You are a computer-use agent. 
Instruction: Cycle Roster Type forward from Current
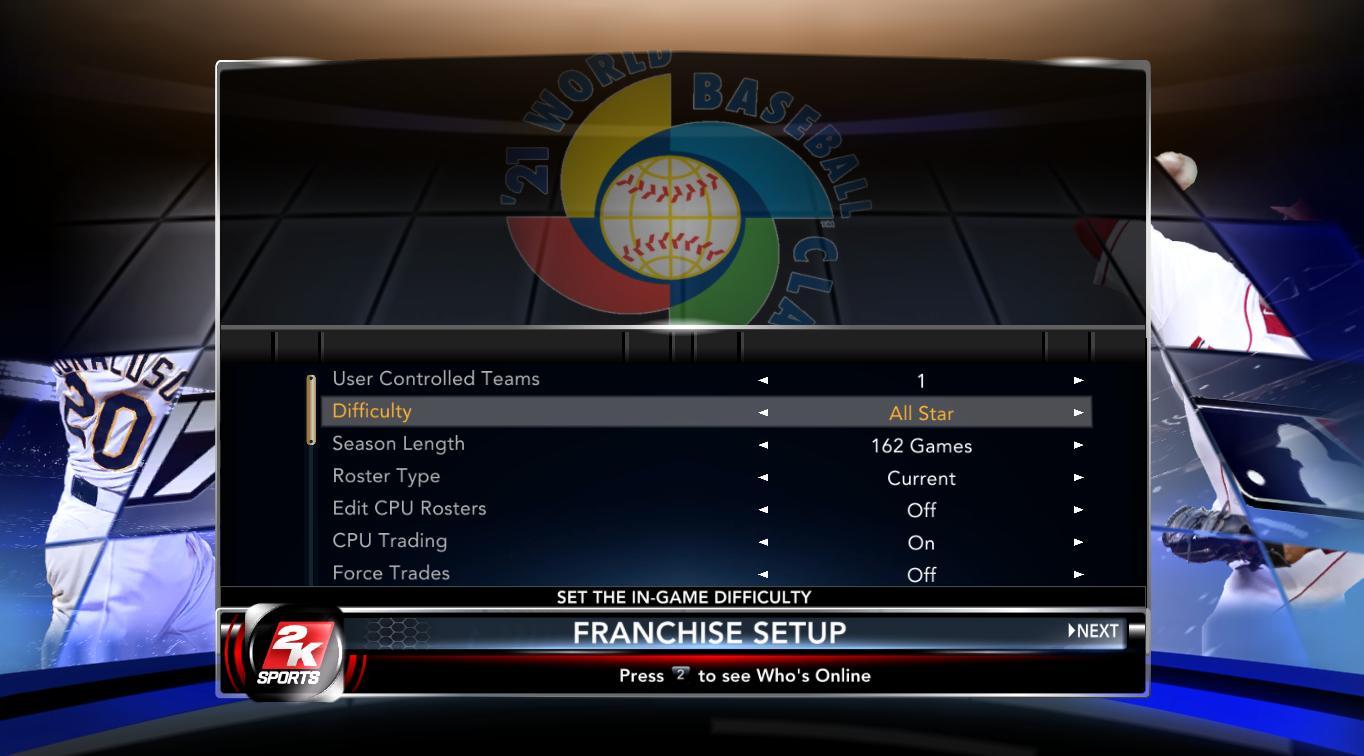[x=1078, y=477]
